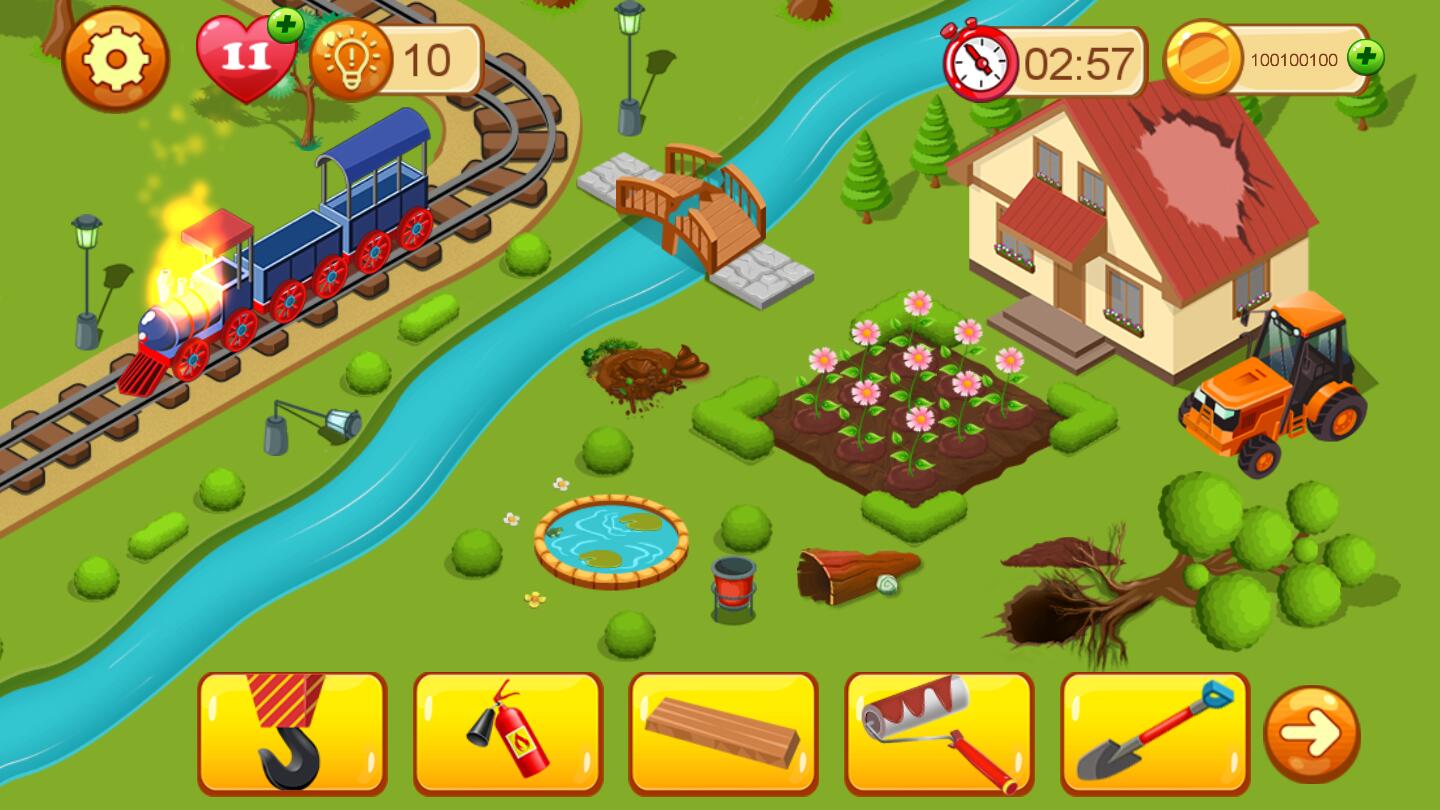Pick the wooden plank tool
Image resolution: width=1440 pixels, height=810 pixels.
tap(723, 733)
